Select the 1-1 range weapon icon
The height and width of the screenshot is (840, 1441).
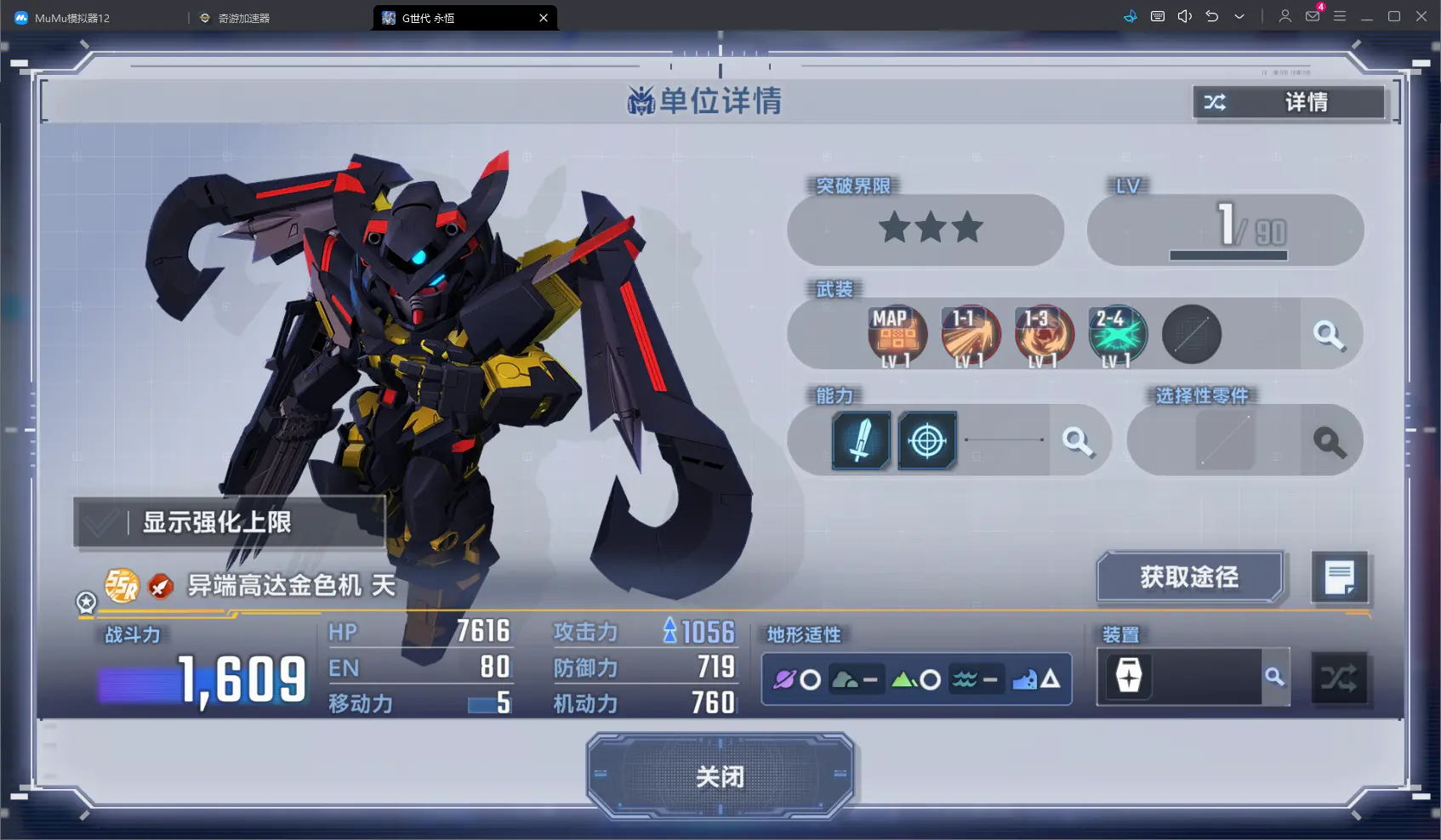[x=971, y=336]
